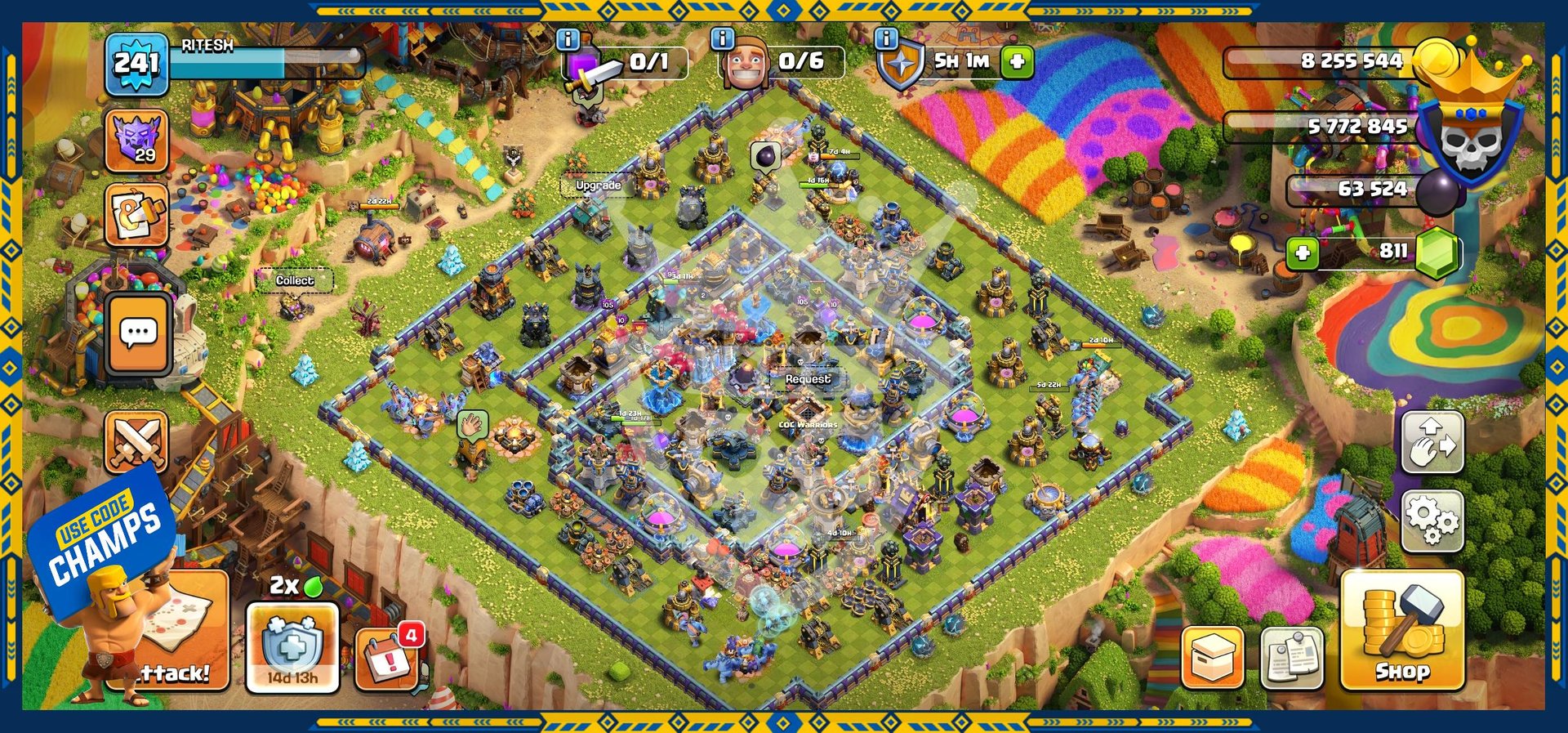The width and height of the screenshot is (1568, 733).
Task: Open the crossed swords clan war button
Action: tap(137, 442)
